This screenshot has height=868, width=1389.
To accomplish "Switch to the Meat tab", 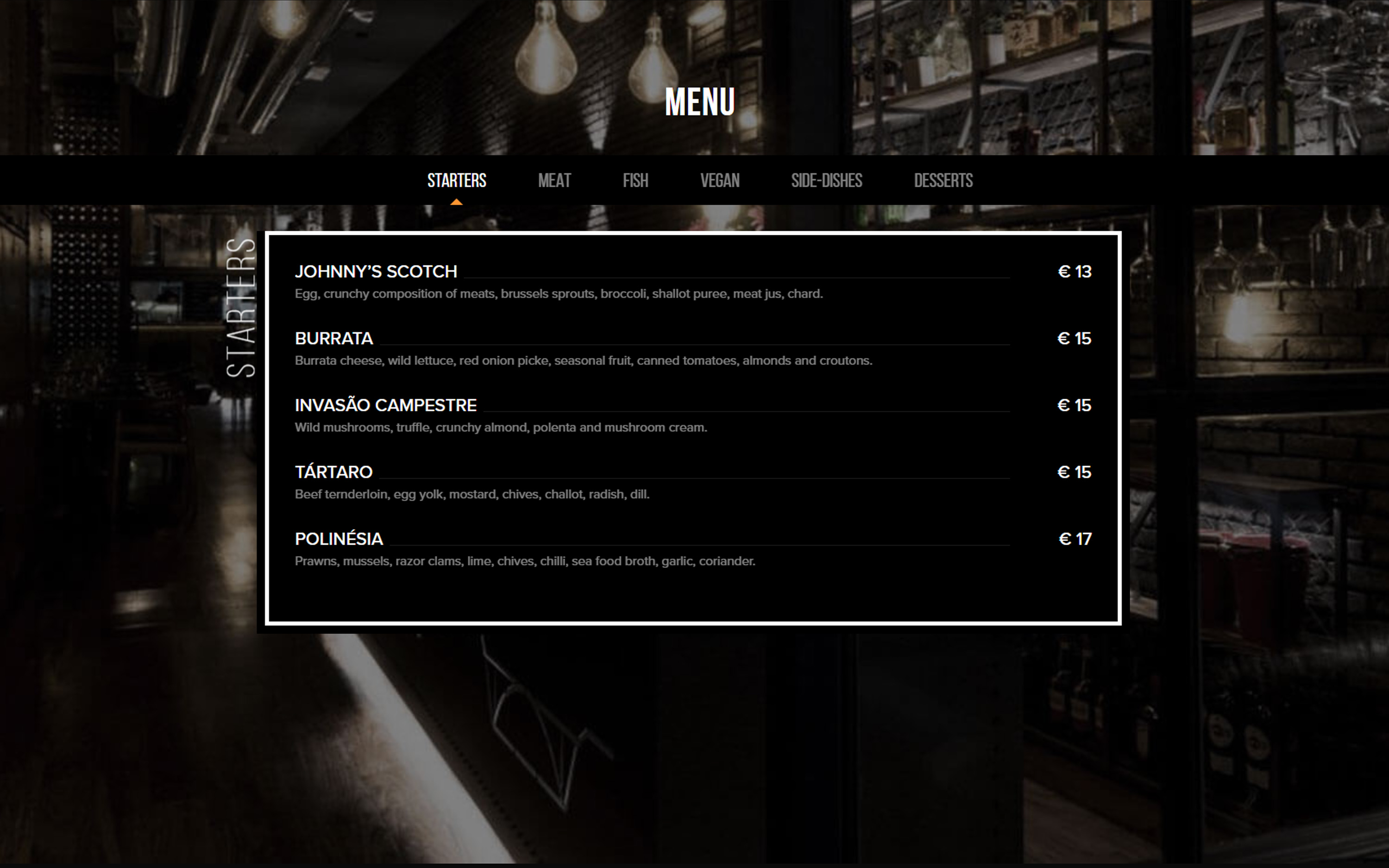I will (554, 181).
